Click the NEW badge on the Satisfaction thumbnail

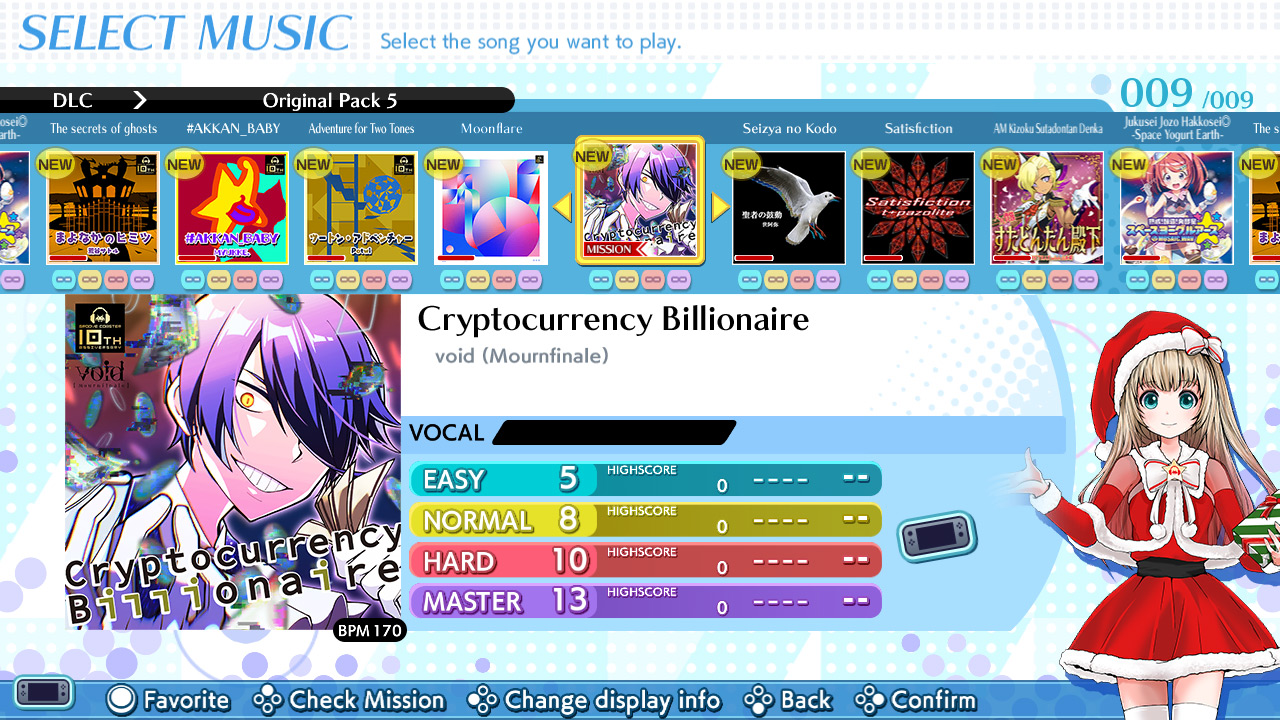point(869,164)
